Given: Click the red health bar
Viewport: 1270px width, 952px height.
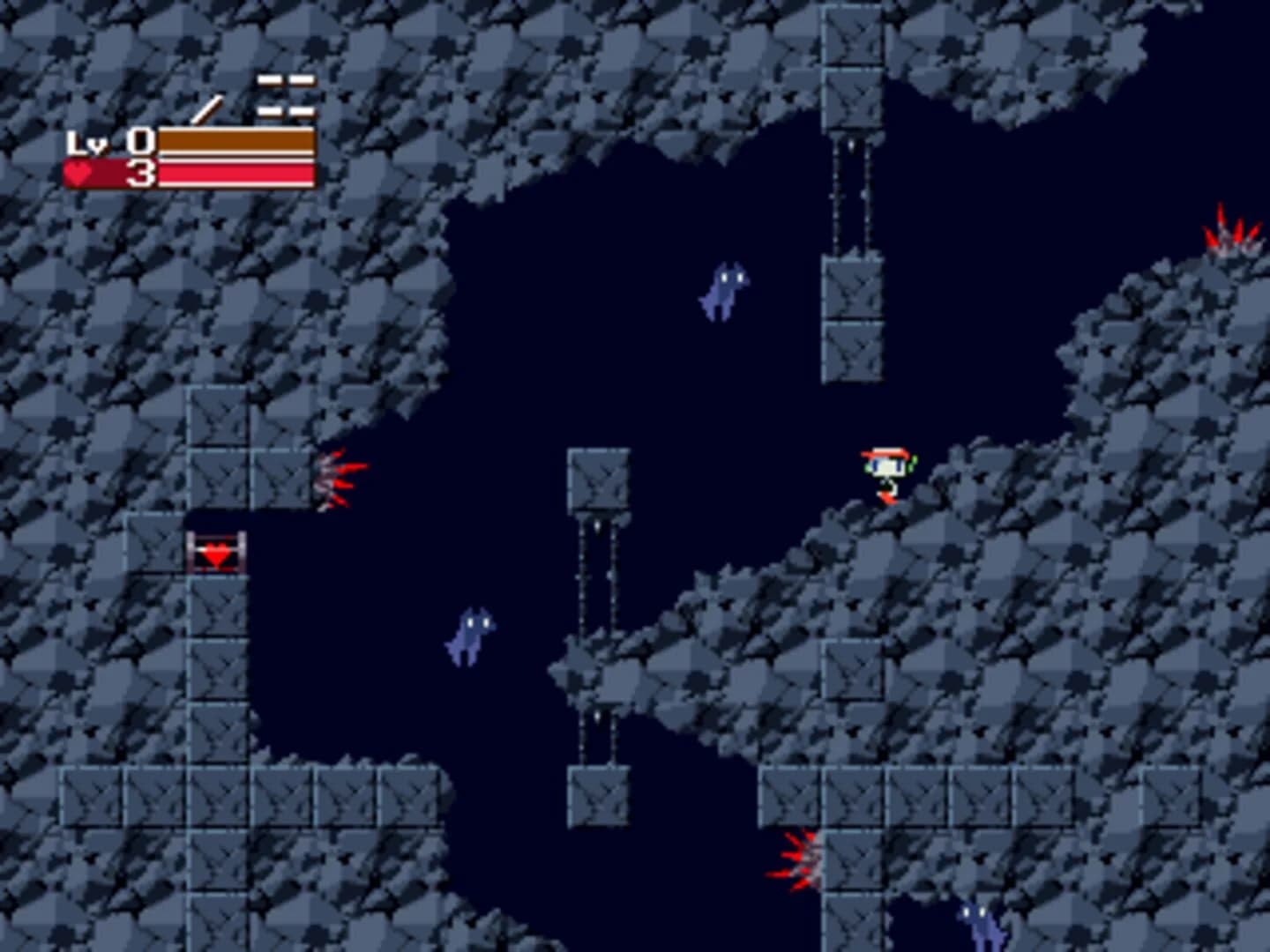Looking at the screenshot, I should [x=238, y=175].
